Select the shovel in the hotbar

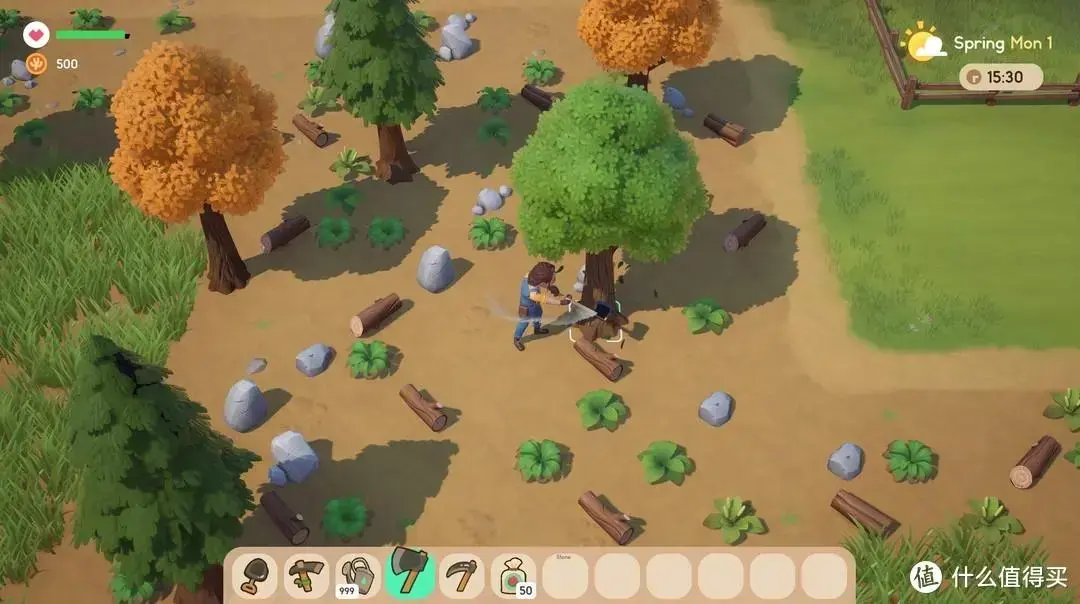[255, 576]
